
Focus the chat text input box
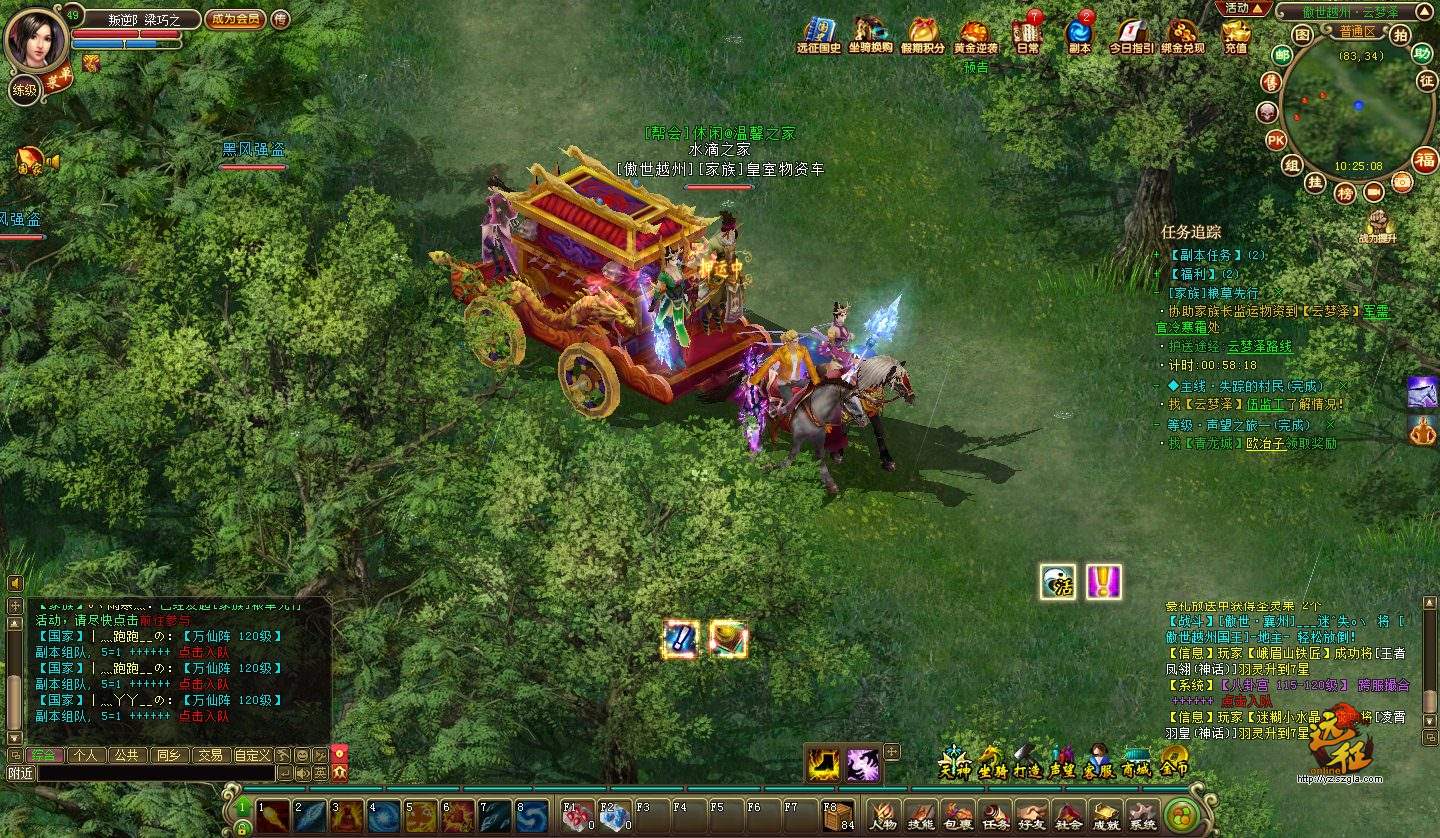155,773
